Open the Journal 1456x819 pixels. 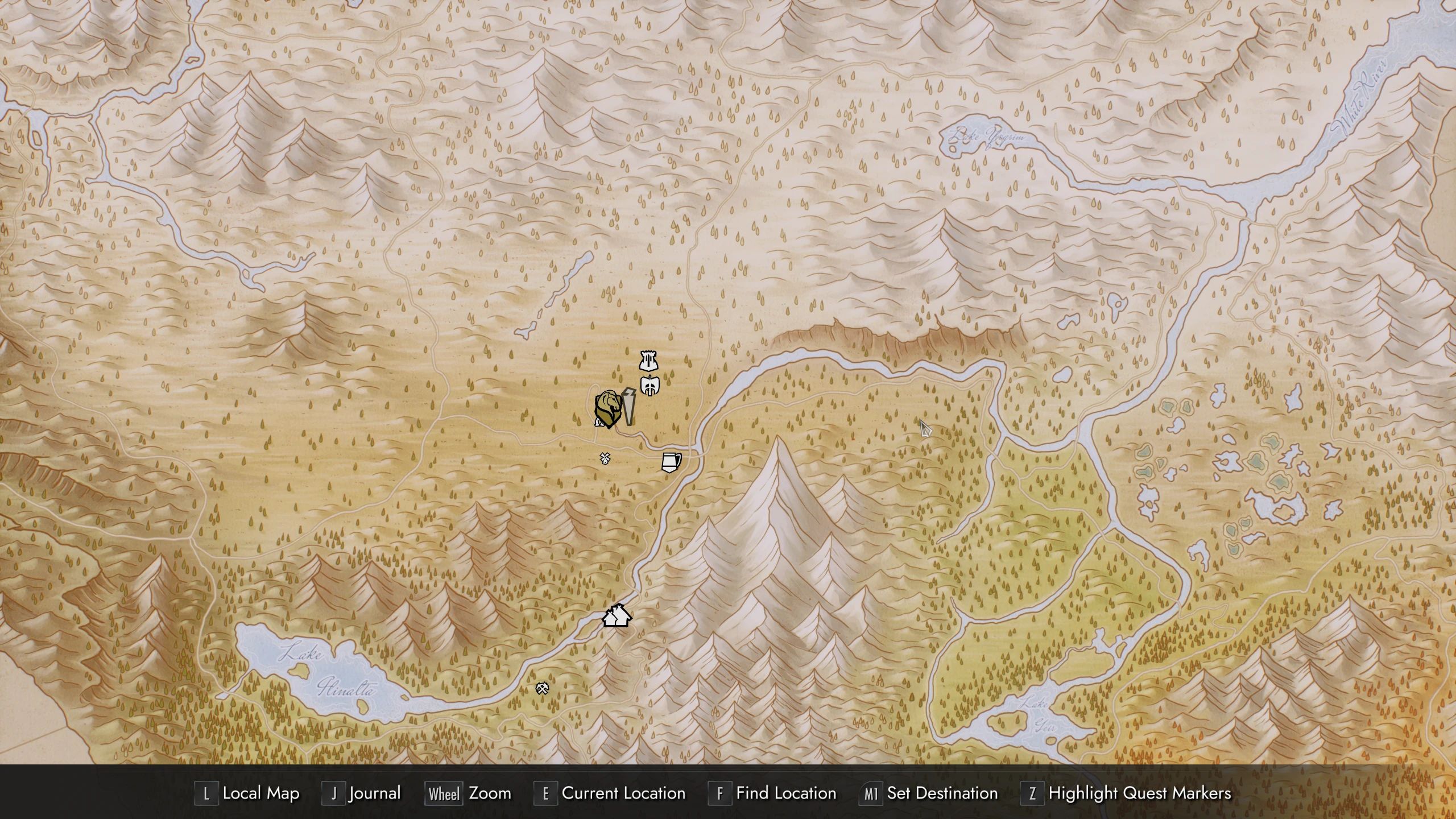pyautogui.click(x=374, y=793)
